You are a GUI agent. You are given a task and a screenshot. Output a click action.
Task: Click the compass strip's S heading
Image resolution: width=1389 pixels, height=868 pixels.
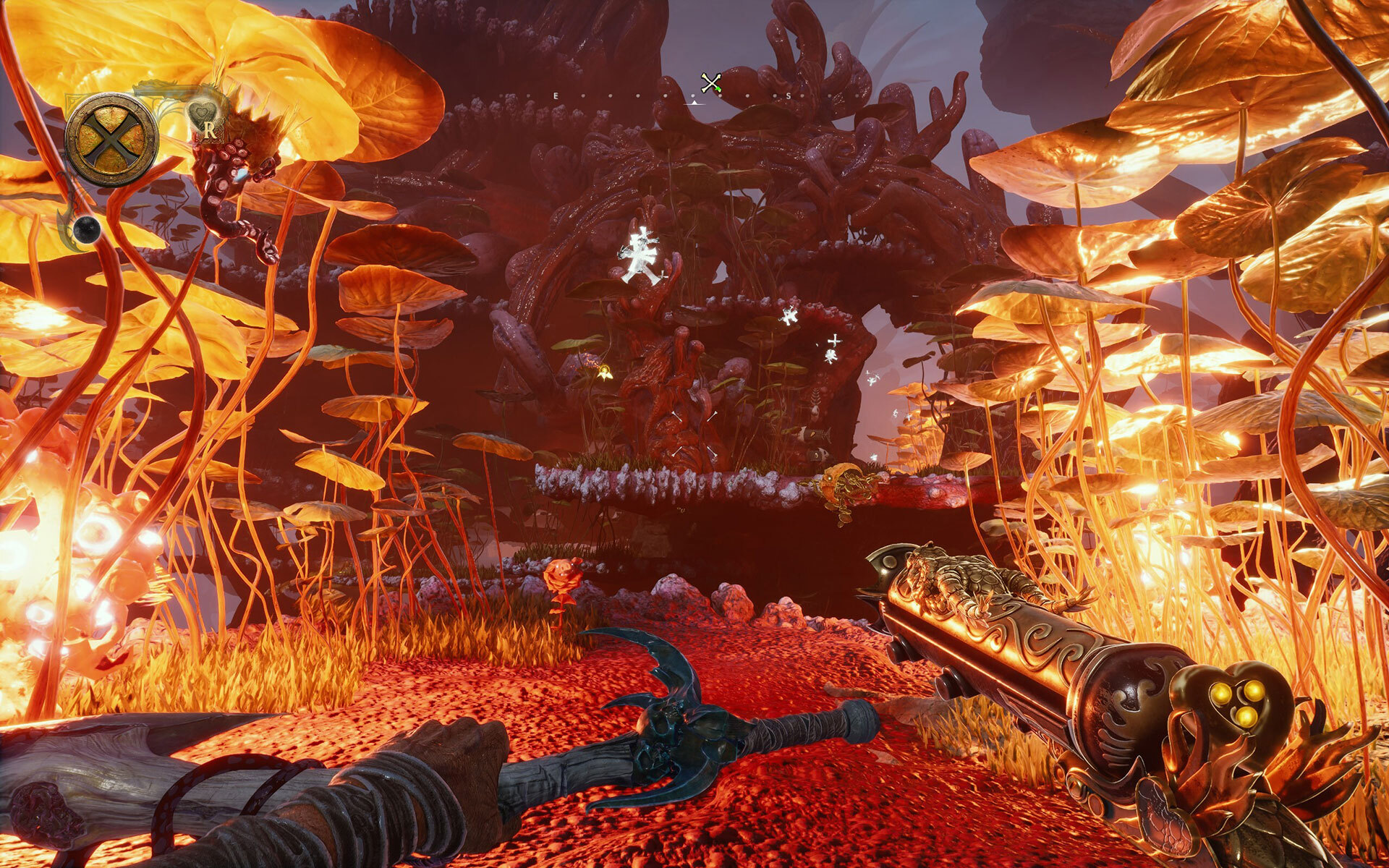[x=787, y=95]
